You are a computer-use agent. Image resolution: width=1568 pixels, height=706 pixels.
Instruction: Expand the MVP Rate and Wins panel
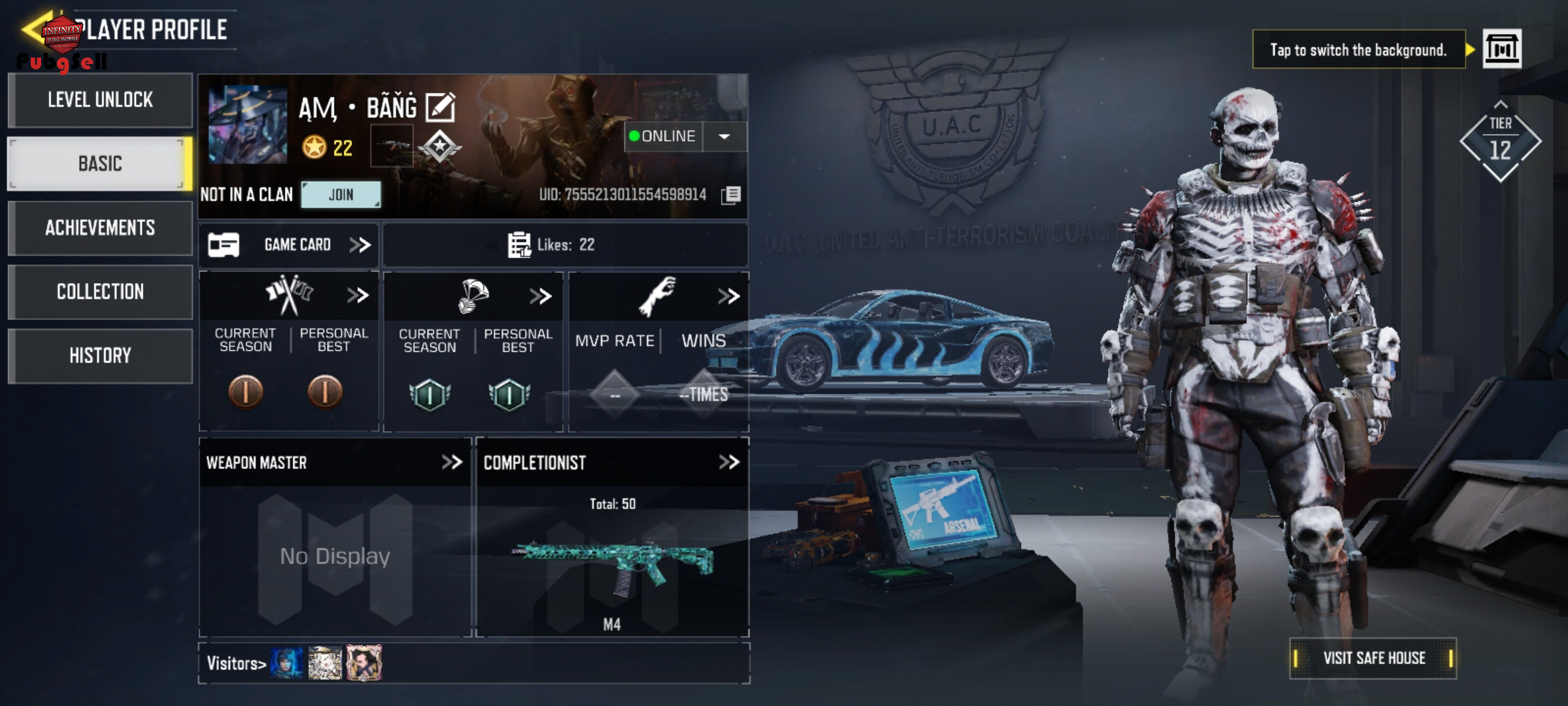pyautogui.click(x=728, y=296)
